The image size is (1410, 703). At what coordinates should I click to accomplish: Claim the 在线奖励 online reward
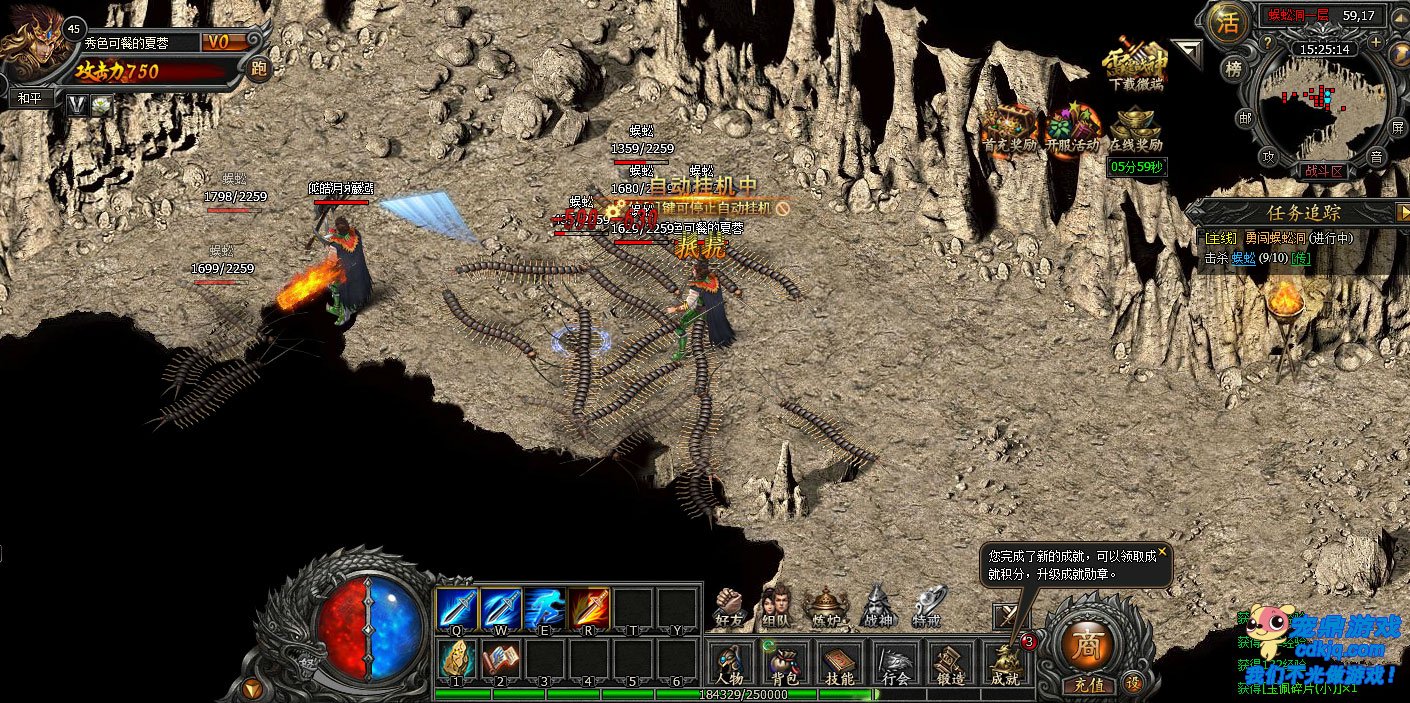click(1135, 128)
